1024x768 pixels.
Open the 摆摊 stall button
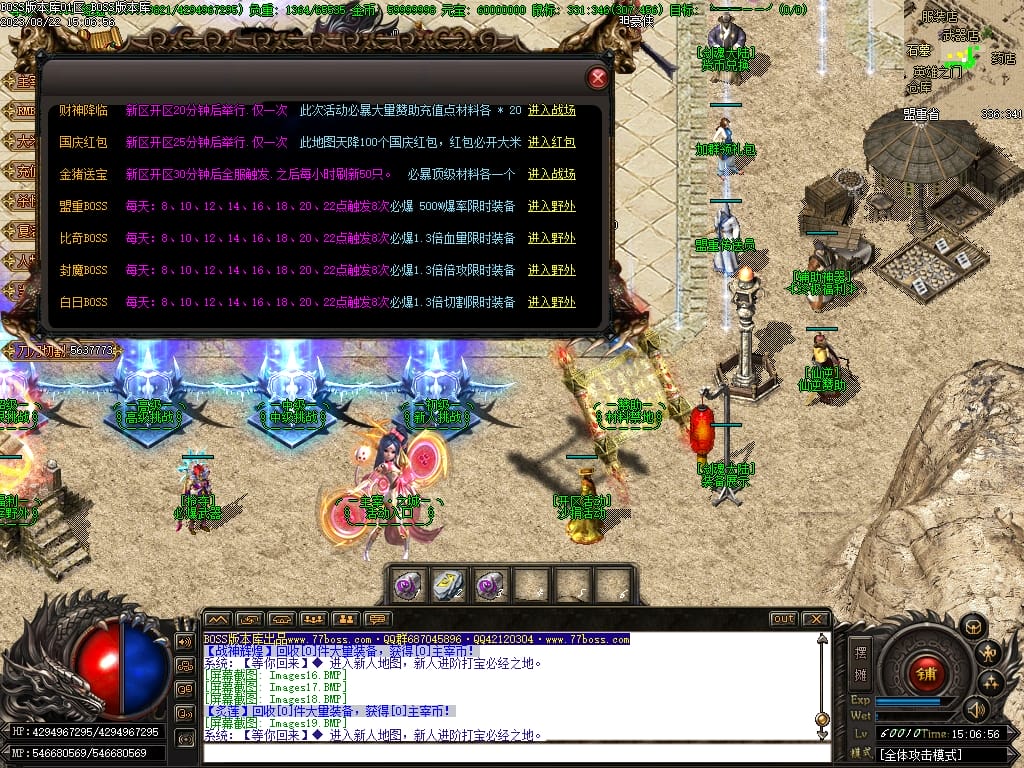860,660
